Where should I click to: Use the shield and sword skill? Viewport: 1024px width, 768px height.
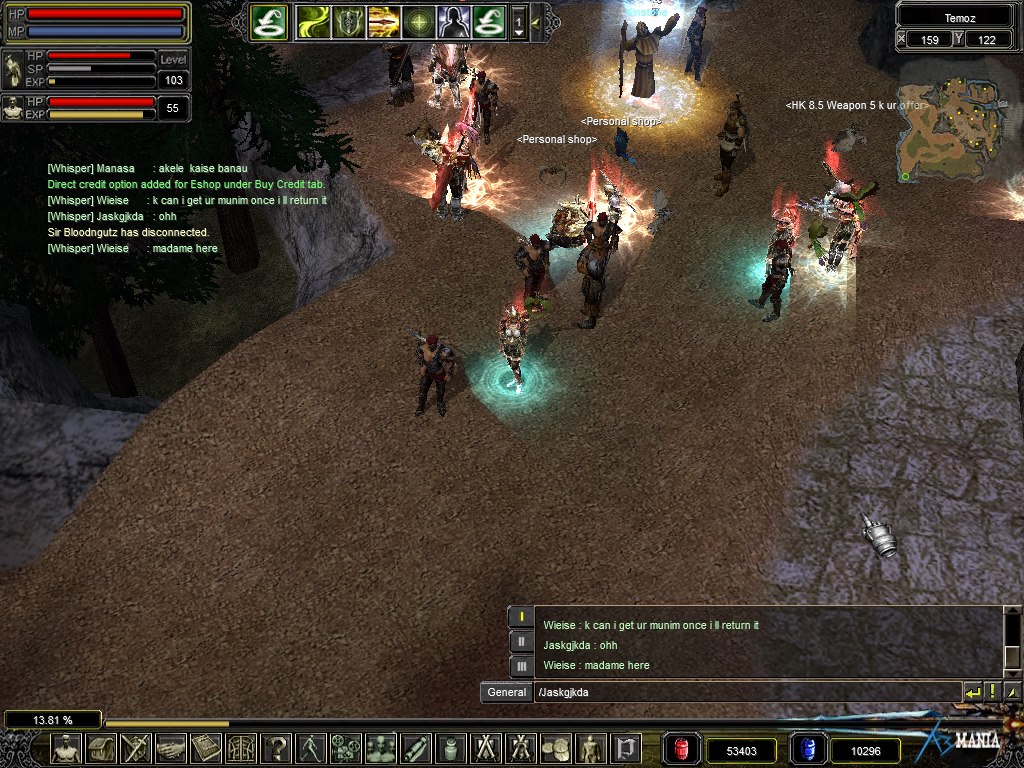(349, 20)
